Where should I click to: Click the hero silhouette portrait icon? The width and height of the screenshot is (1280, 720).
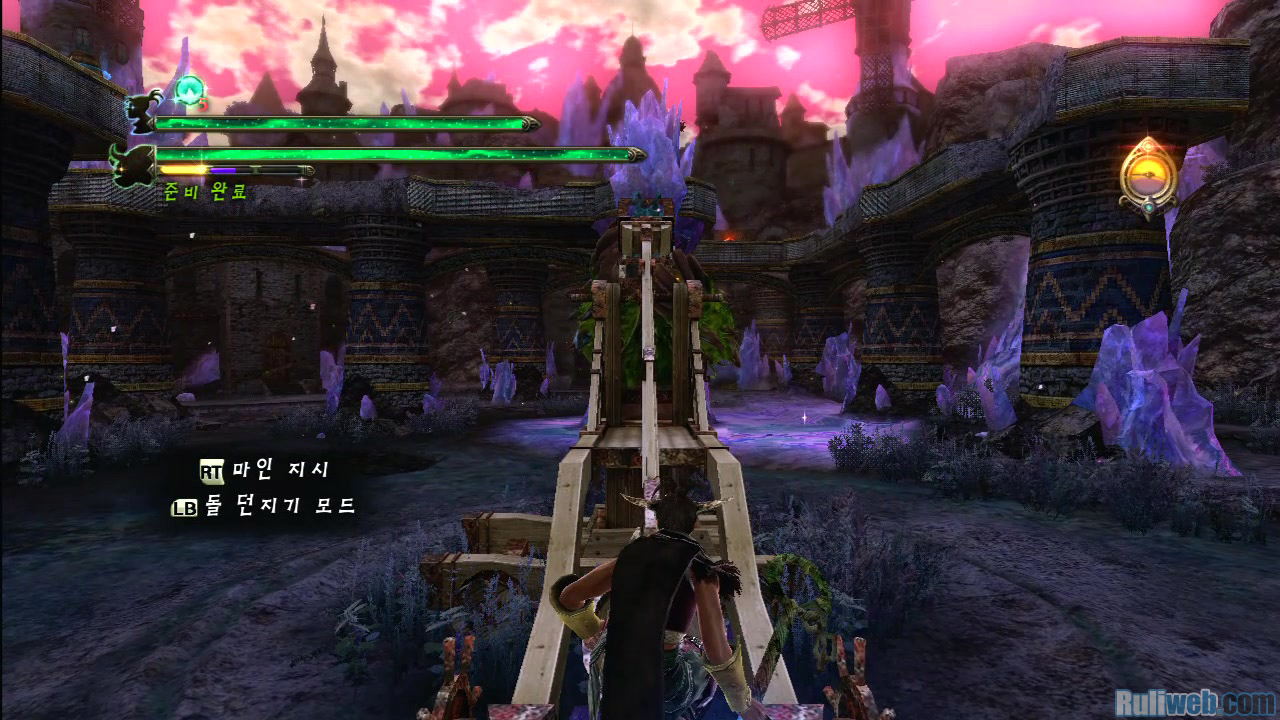coord(141,114)
